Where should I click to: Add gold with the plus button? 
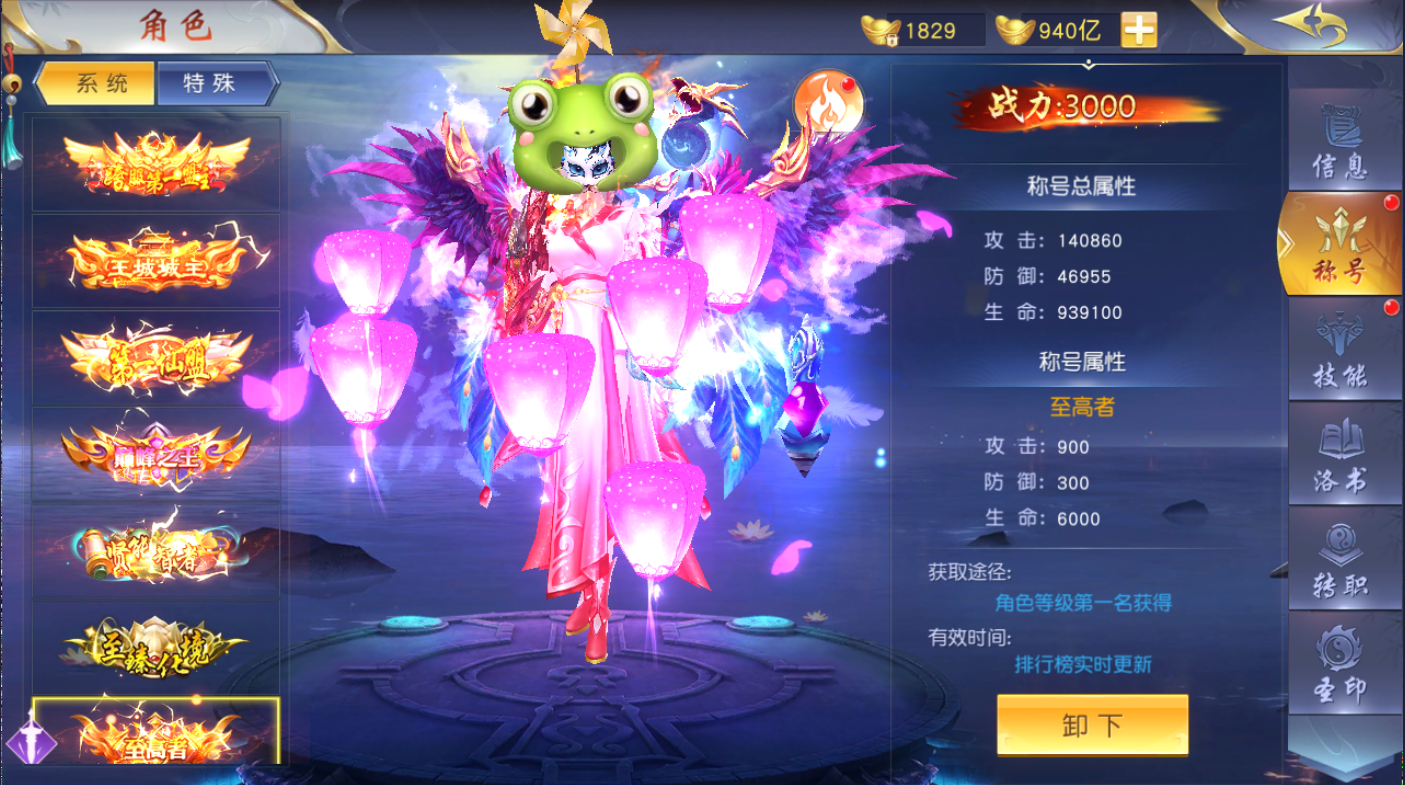point(1138,31)
